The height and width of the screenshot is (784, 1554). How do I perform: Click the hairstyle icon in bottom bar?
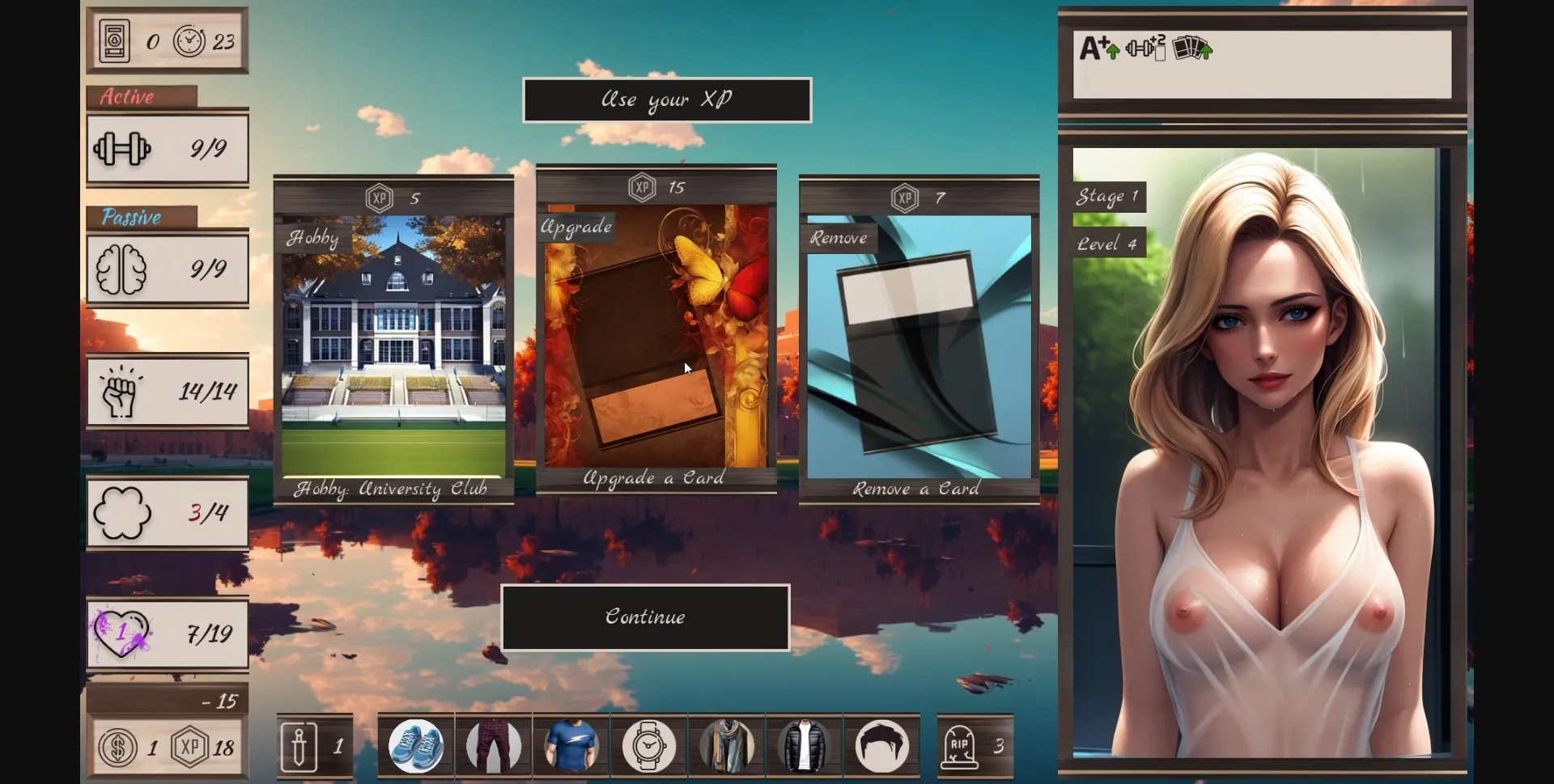coord(881,745)
